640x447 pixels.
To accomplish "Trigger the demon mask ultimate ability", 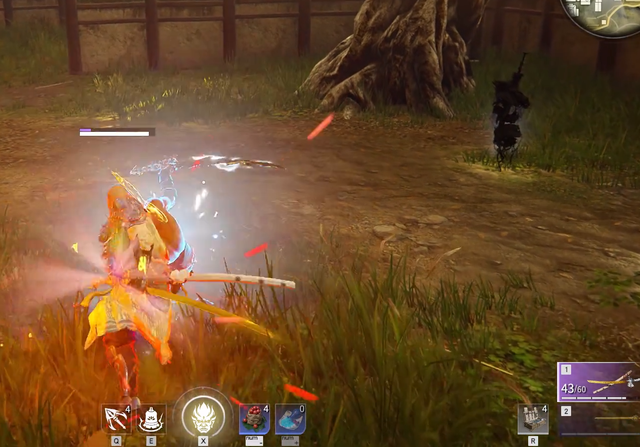I will point(203,414).
